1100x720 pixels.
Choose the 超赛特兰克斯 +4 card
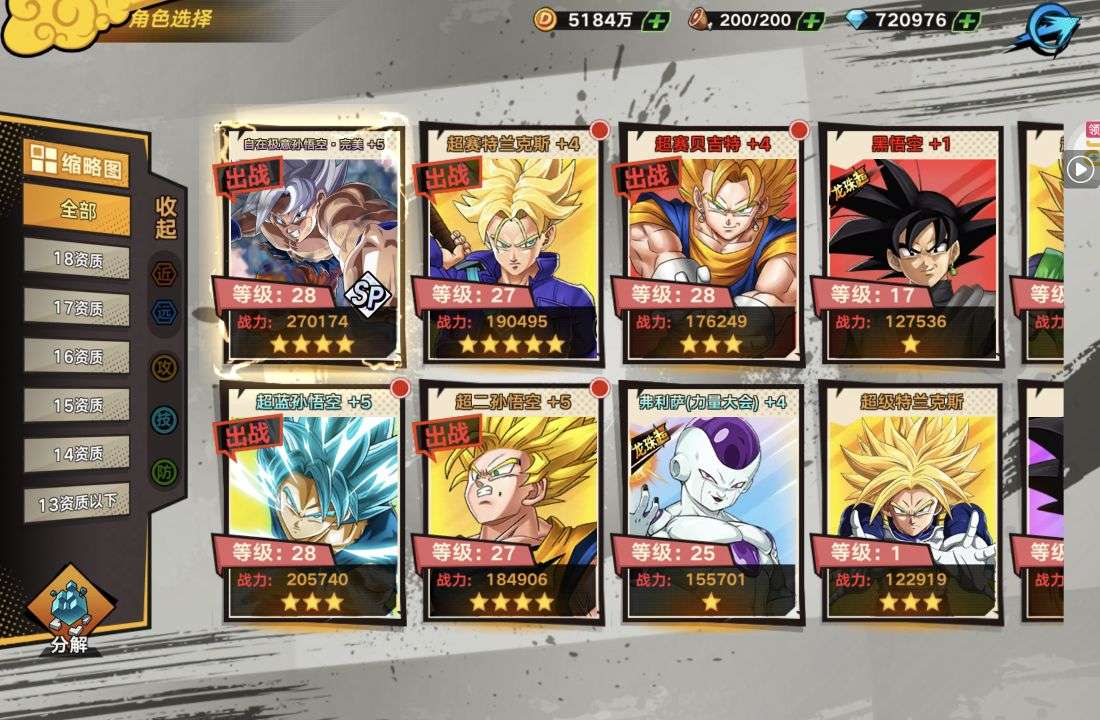pos(510,245)
